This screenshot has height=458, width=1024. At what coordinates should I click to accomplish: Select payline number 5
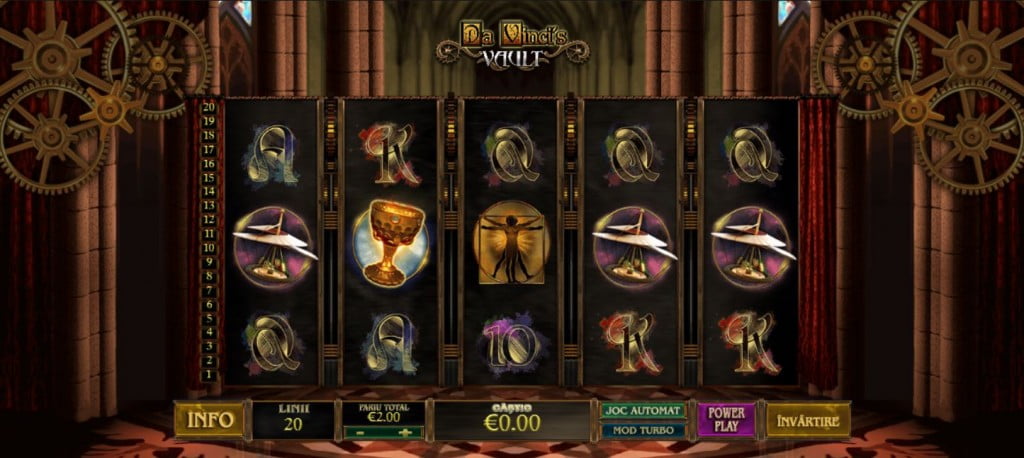(209, 318)
